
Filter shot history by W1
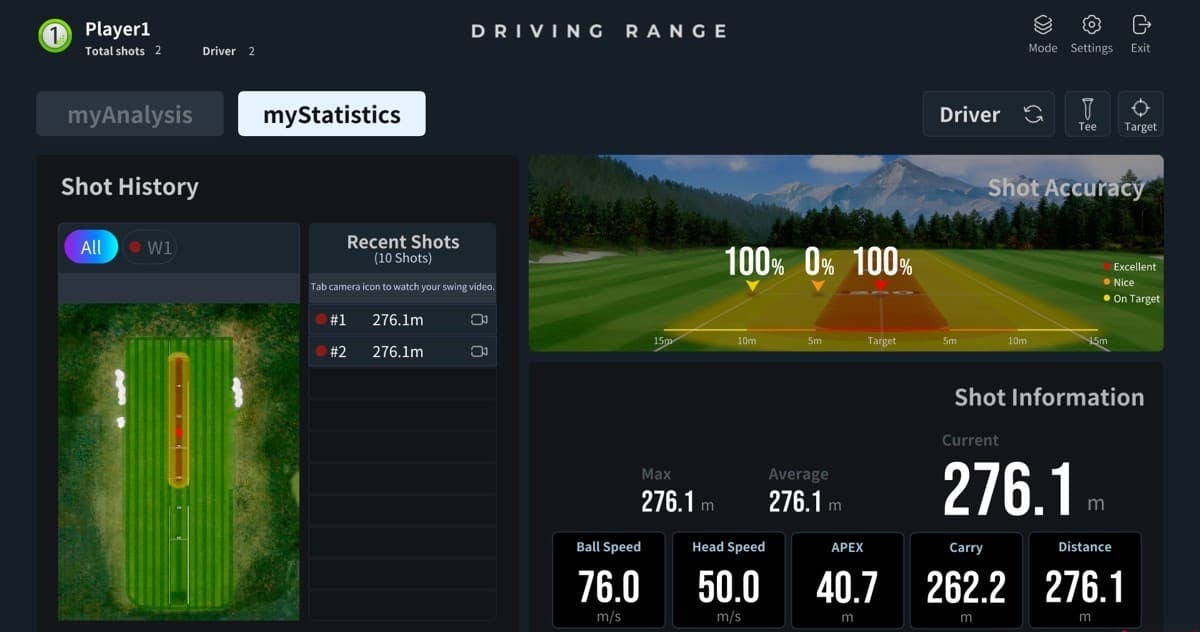pyautogui.click(x=150, y=248)
